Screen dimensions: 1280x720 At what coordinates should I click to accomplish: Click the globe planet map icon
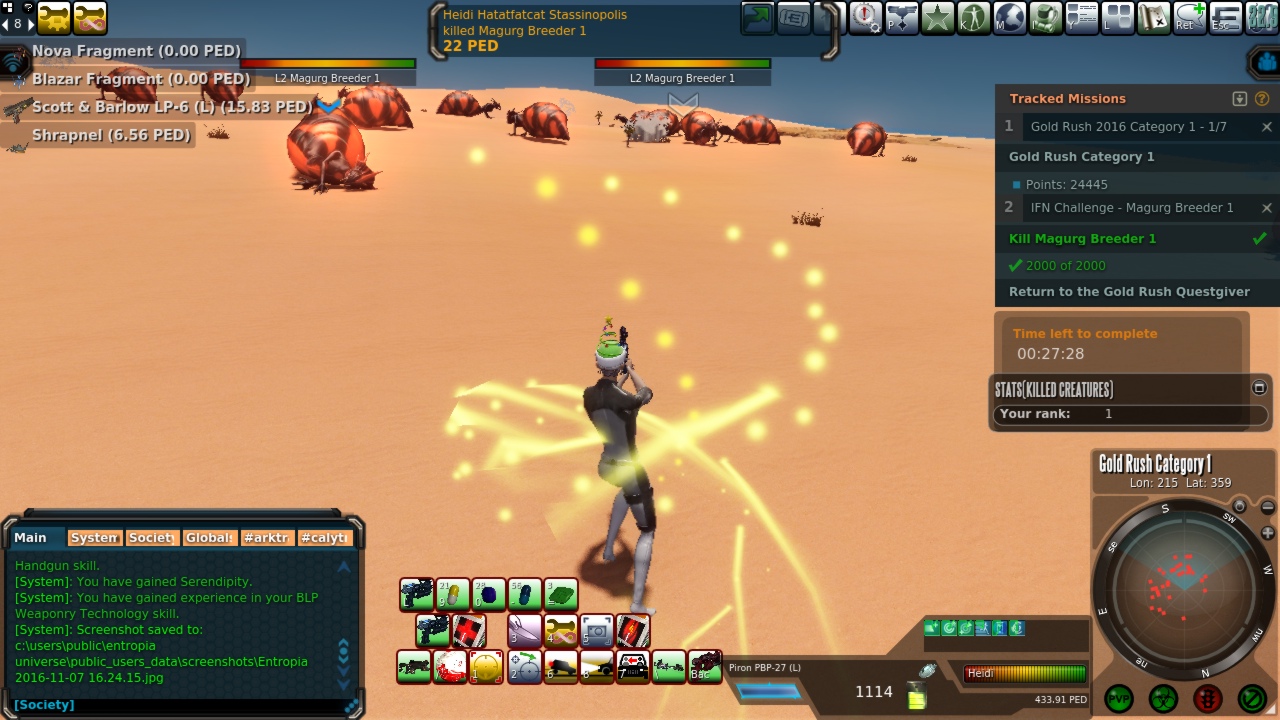click(1009, 17)
